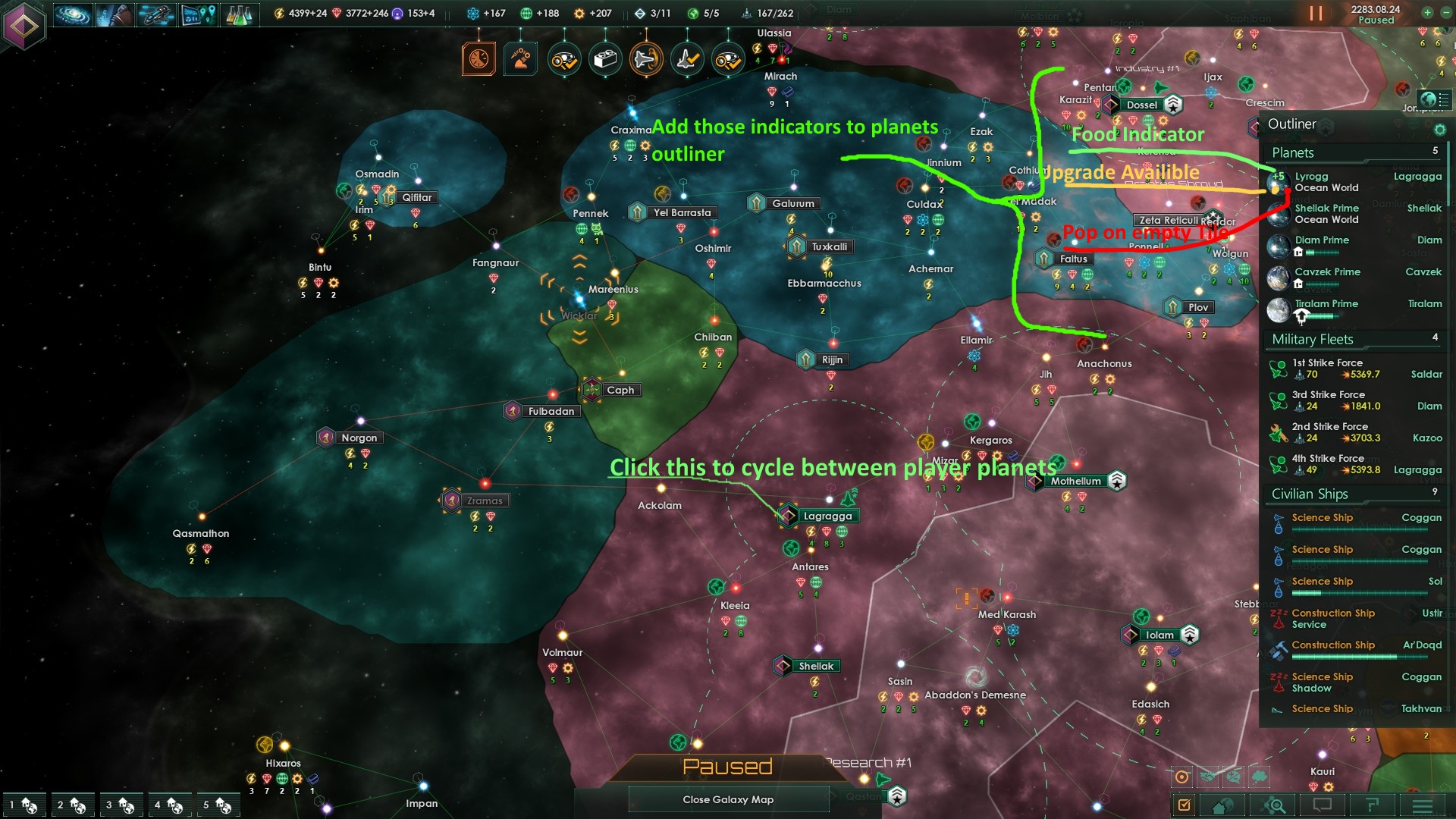Toggle the checklist icon in the bottom-right bar

click(1185, 805)
